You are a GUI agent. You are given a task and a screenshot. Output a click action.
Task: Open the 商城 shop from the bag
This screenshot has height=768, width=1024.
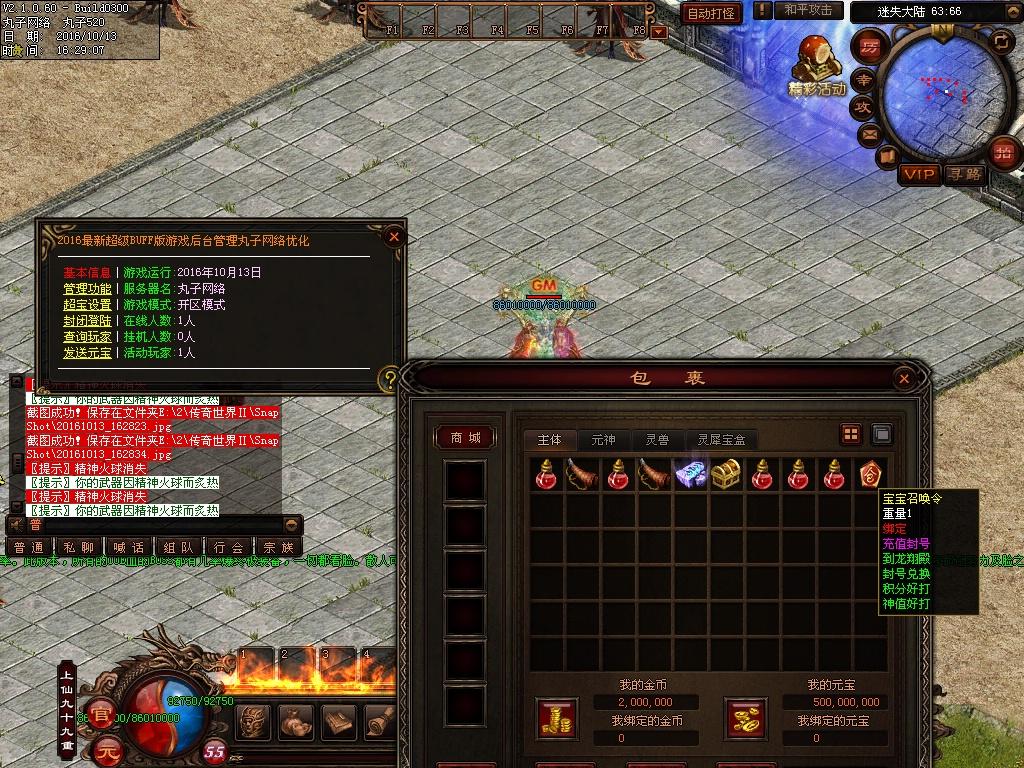(465, 438)
